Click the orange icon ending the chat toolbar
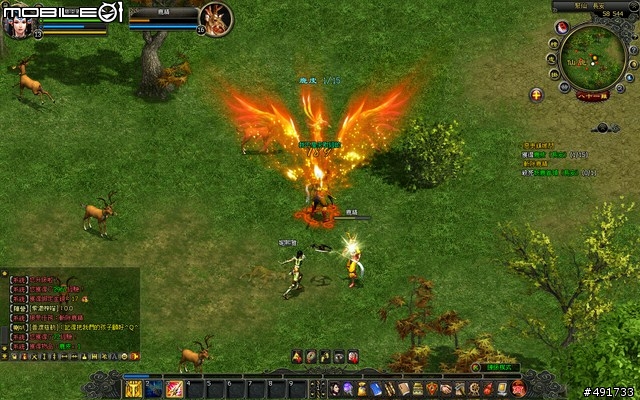 tap(134, 355)
